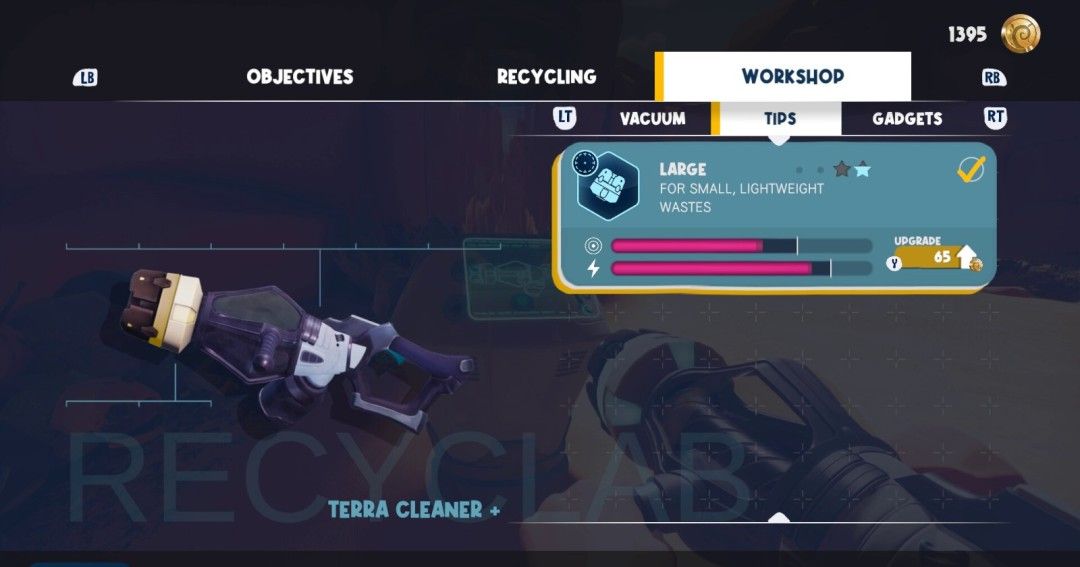The image size is (1080, 567).
Task: Show the Vacuum sub-tab
Action: click(652, 119)
